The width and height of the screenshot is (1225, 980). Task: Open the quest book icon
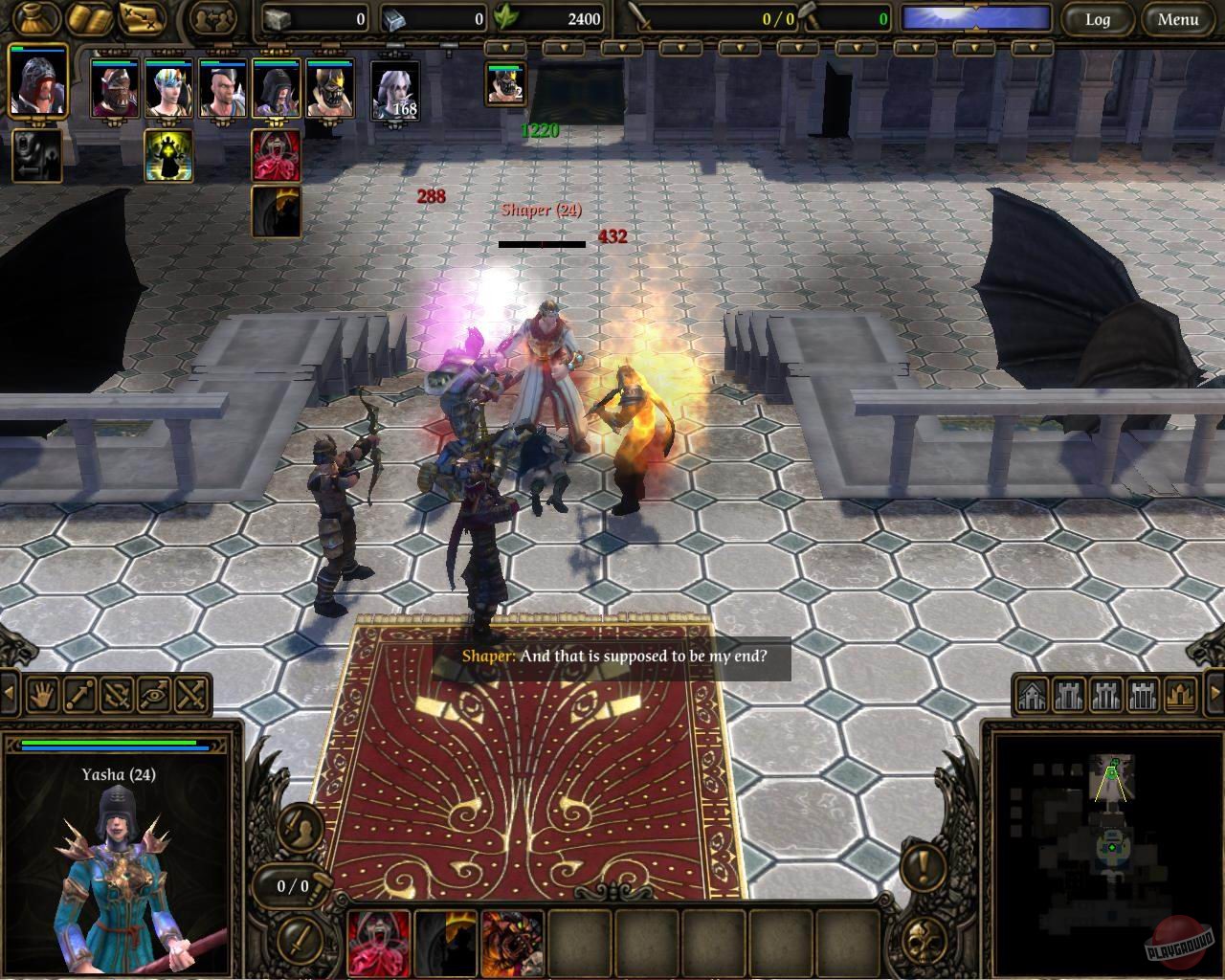[x=89, y=16]
